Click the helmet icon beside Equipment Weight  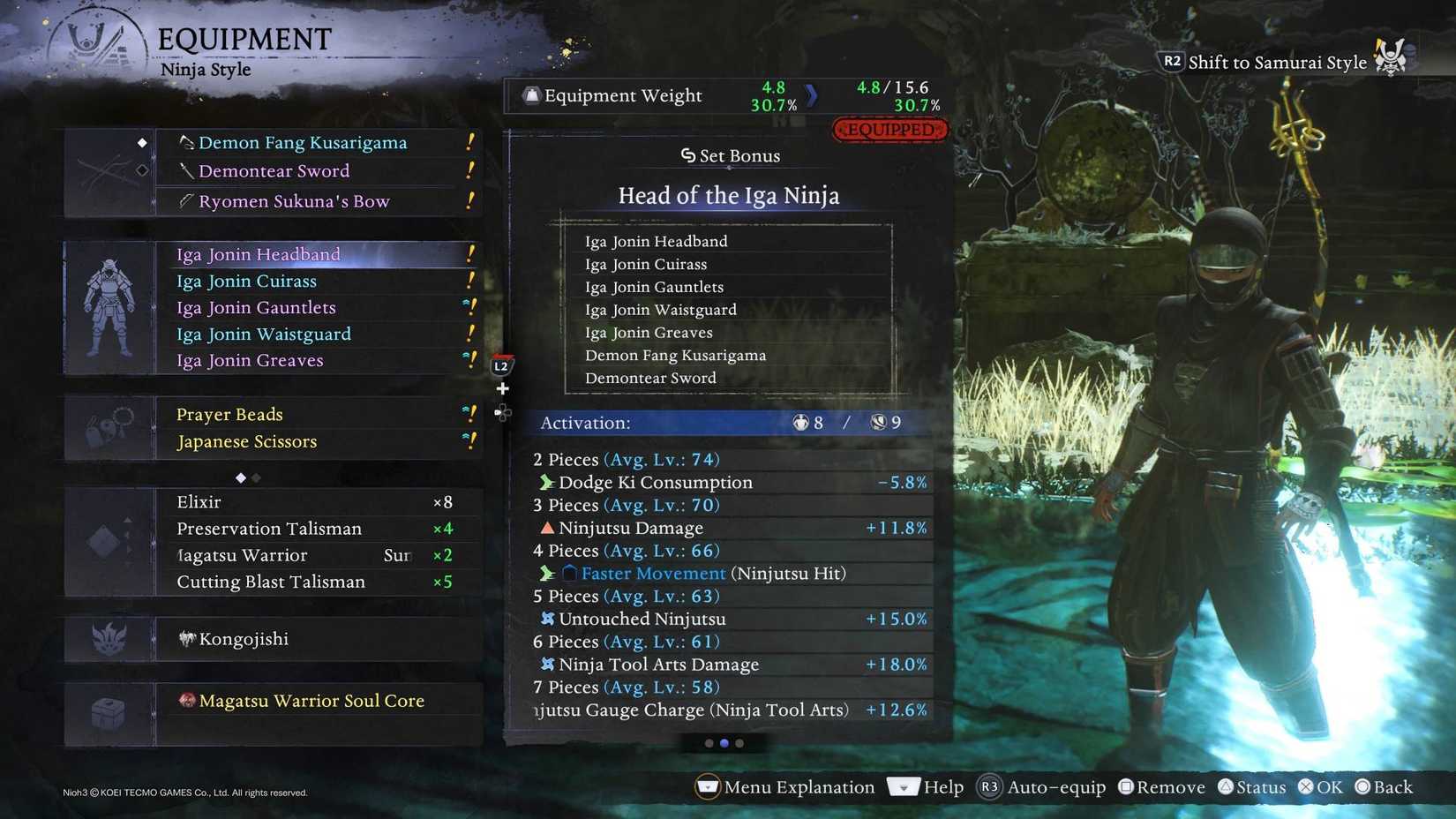point(530,95)
